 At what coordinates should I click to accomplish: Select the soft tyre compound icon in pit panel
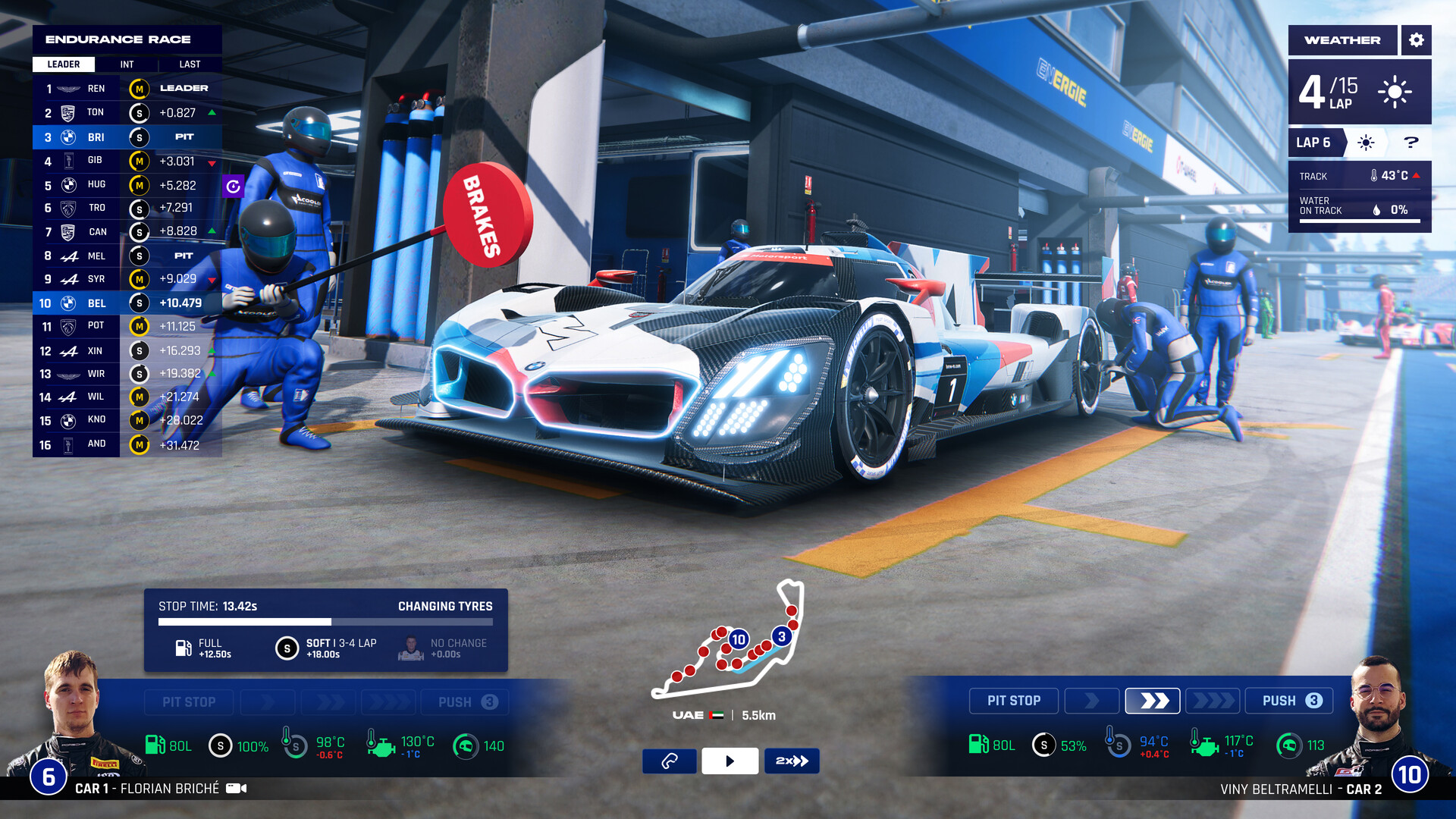286,648
